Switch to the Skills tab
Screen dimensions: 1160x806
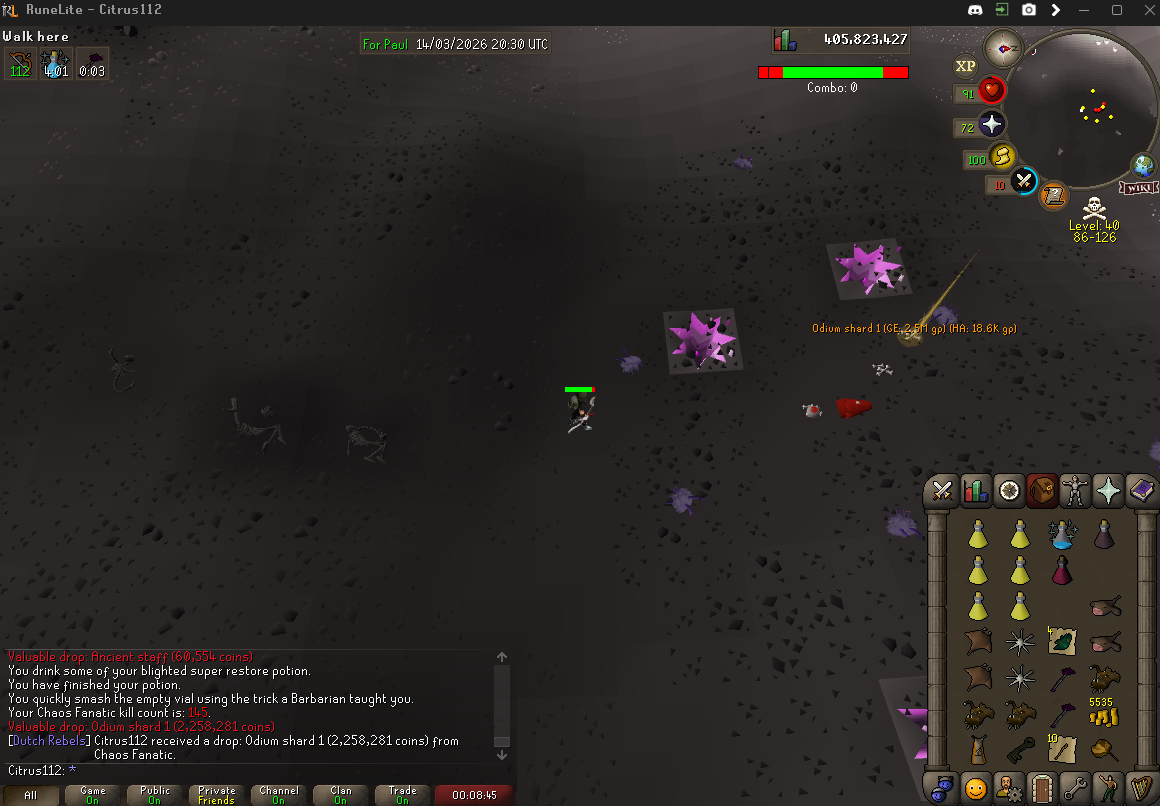click(975, 491)
